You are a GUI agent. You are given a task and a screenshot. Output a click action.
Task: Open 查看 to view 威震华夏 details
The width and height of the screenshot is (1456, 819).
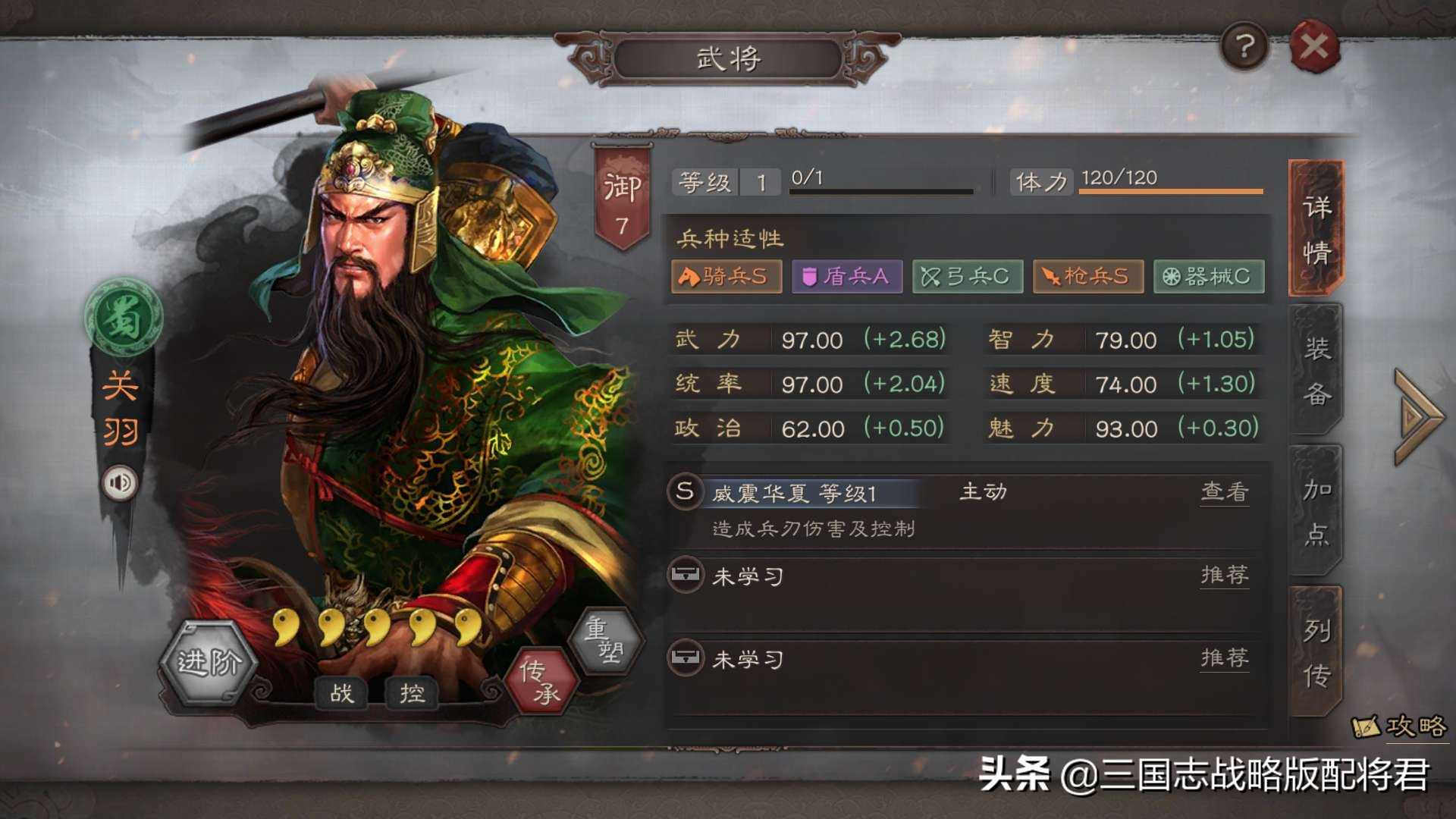(1224, 493)
